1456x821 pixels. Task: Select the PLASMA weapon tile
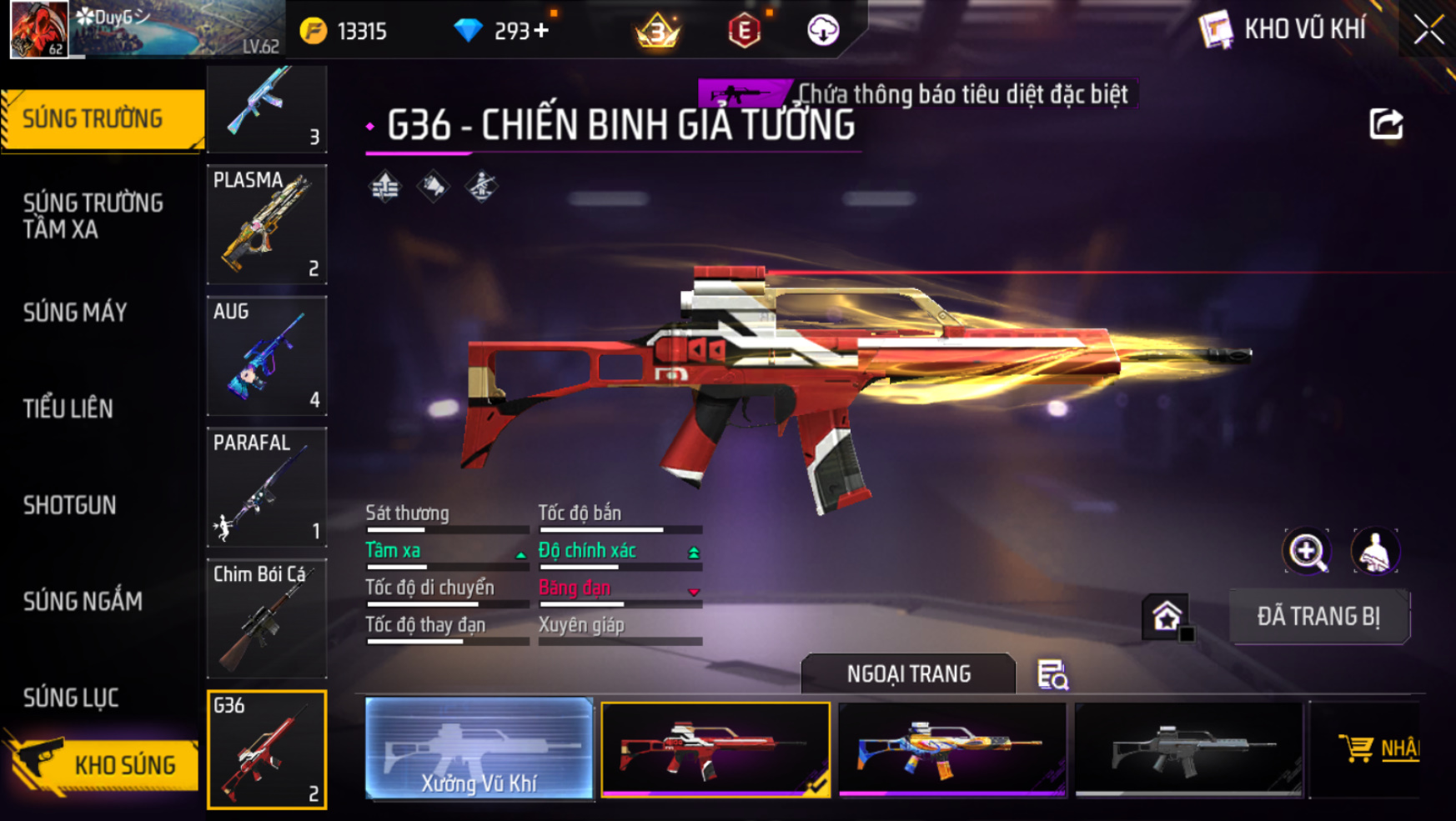coord(267,224)
